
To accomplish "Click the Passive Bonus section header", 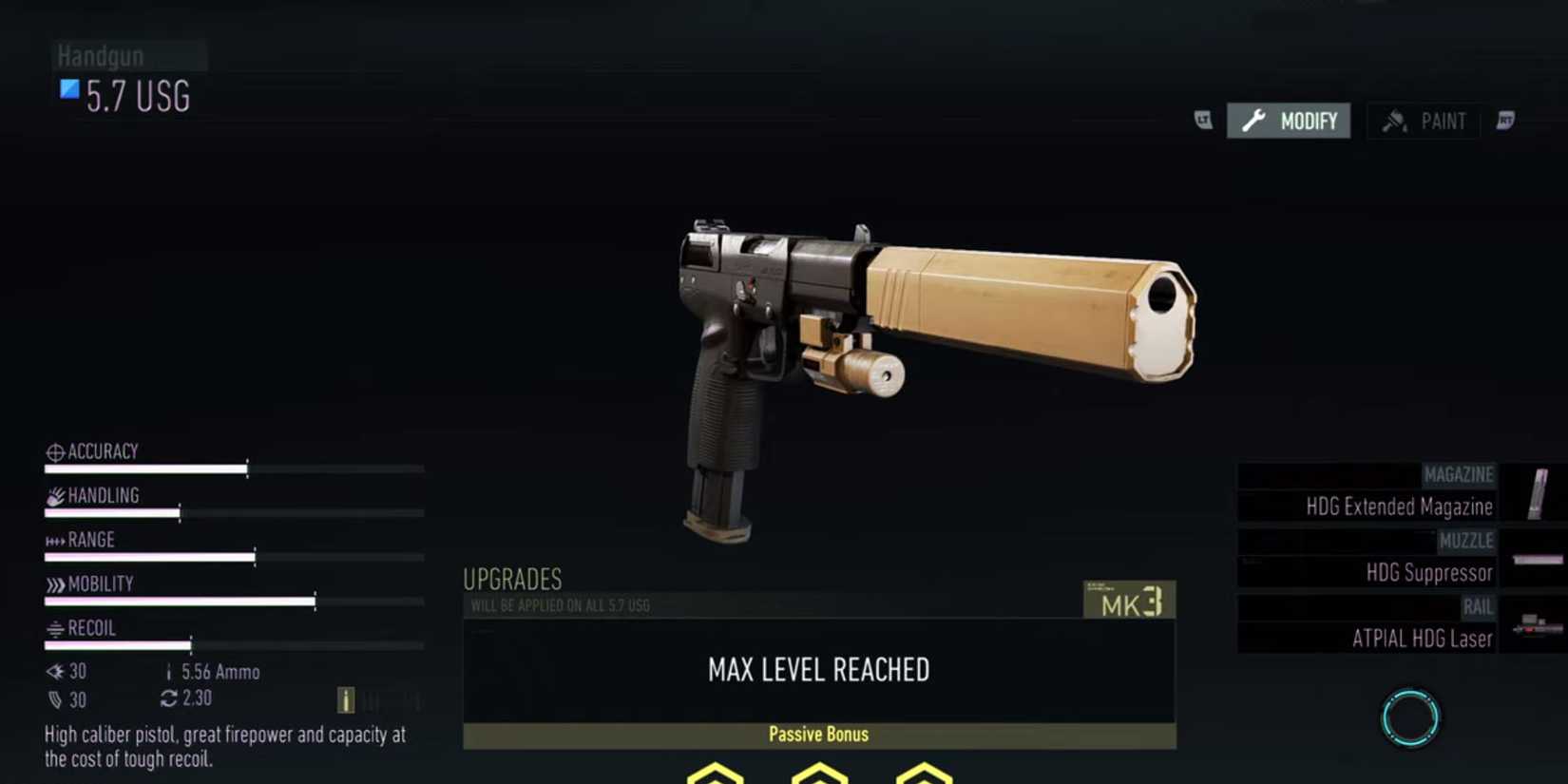I will pyautogui.click(x=819, y=734).
